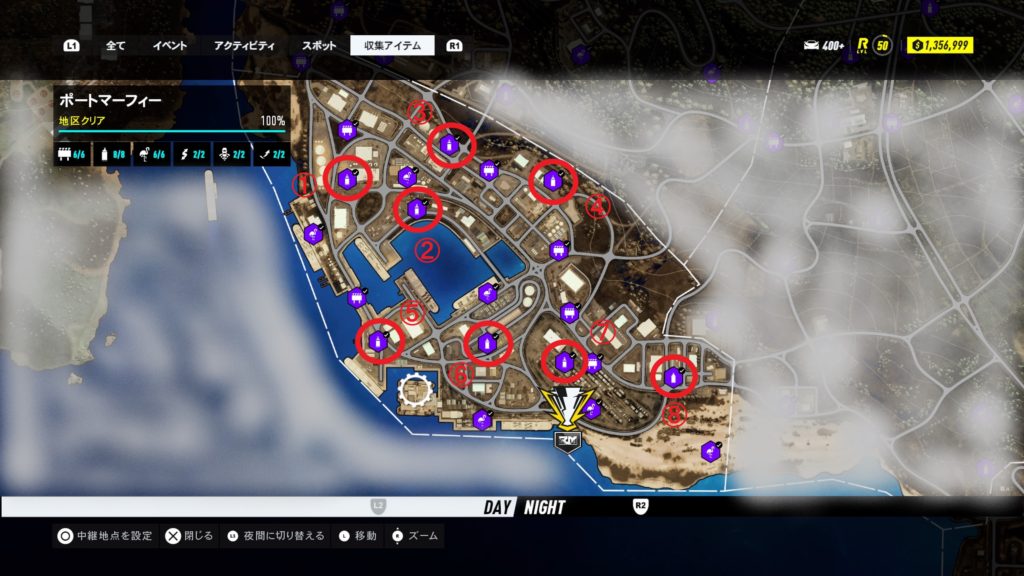Choose the street art marker circled number 8

pos(673,377)
